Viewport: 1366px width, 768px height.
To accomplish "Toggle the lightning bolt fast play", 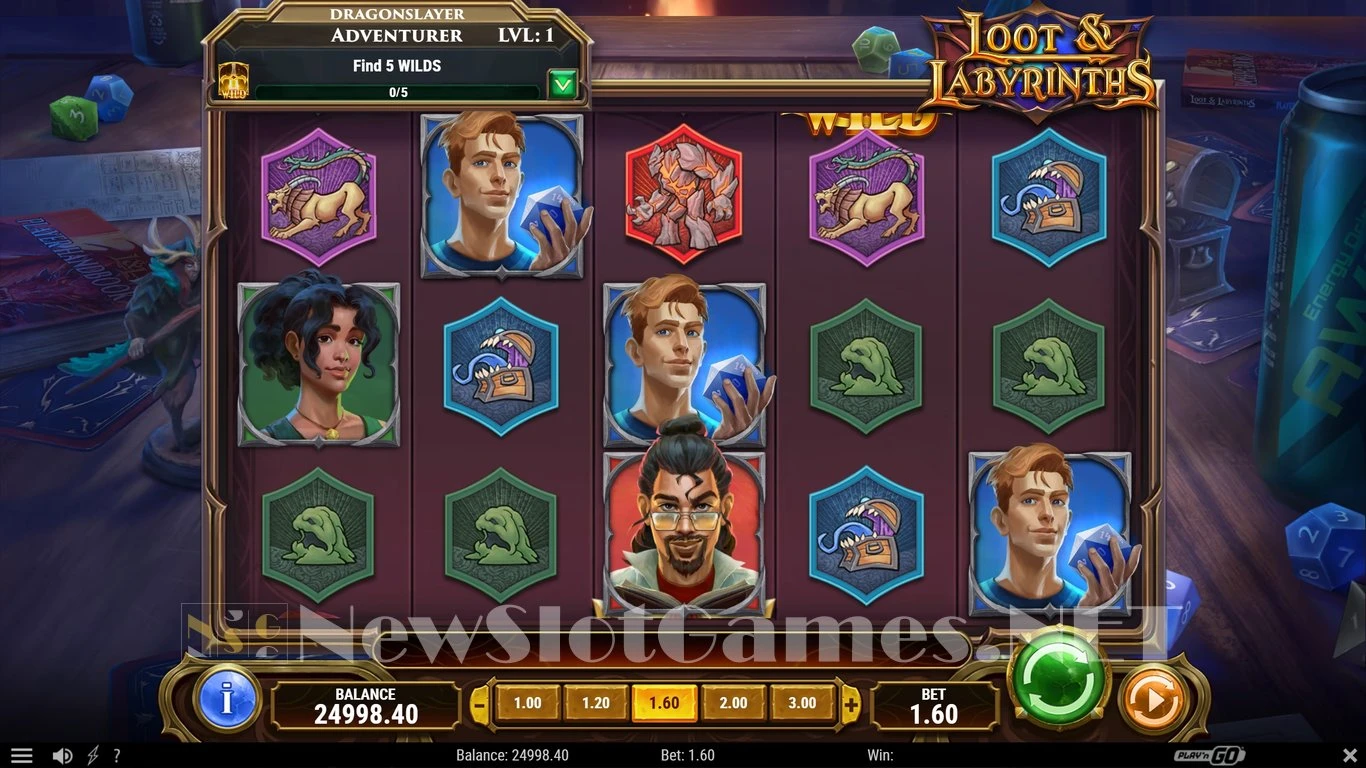I will point(93,756).
